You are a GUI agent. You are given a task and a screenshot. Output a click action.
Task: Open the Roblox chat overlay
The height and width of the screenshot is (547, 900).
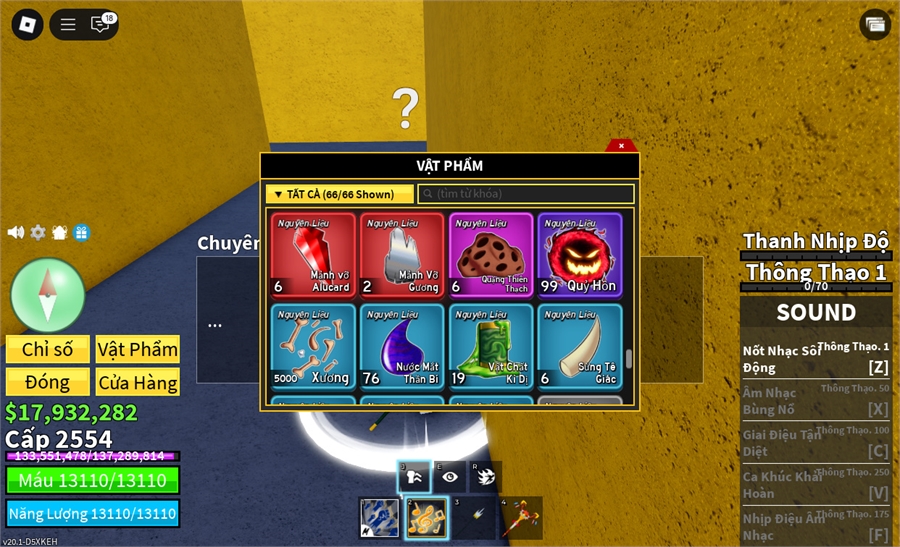[101, 25]
